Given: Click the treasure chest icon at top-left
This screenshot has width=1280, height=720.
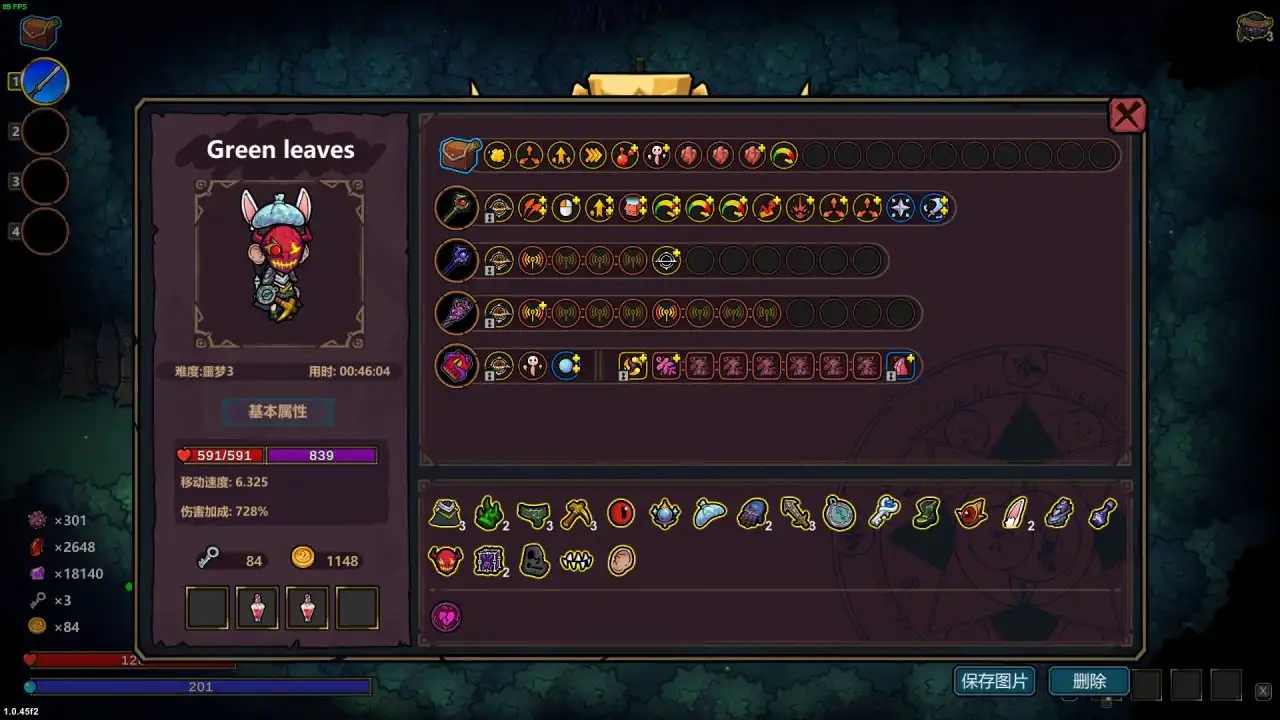Looking at the screenshot, I should pyautogui.click(x=37, y=31).
